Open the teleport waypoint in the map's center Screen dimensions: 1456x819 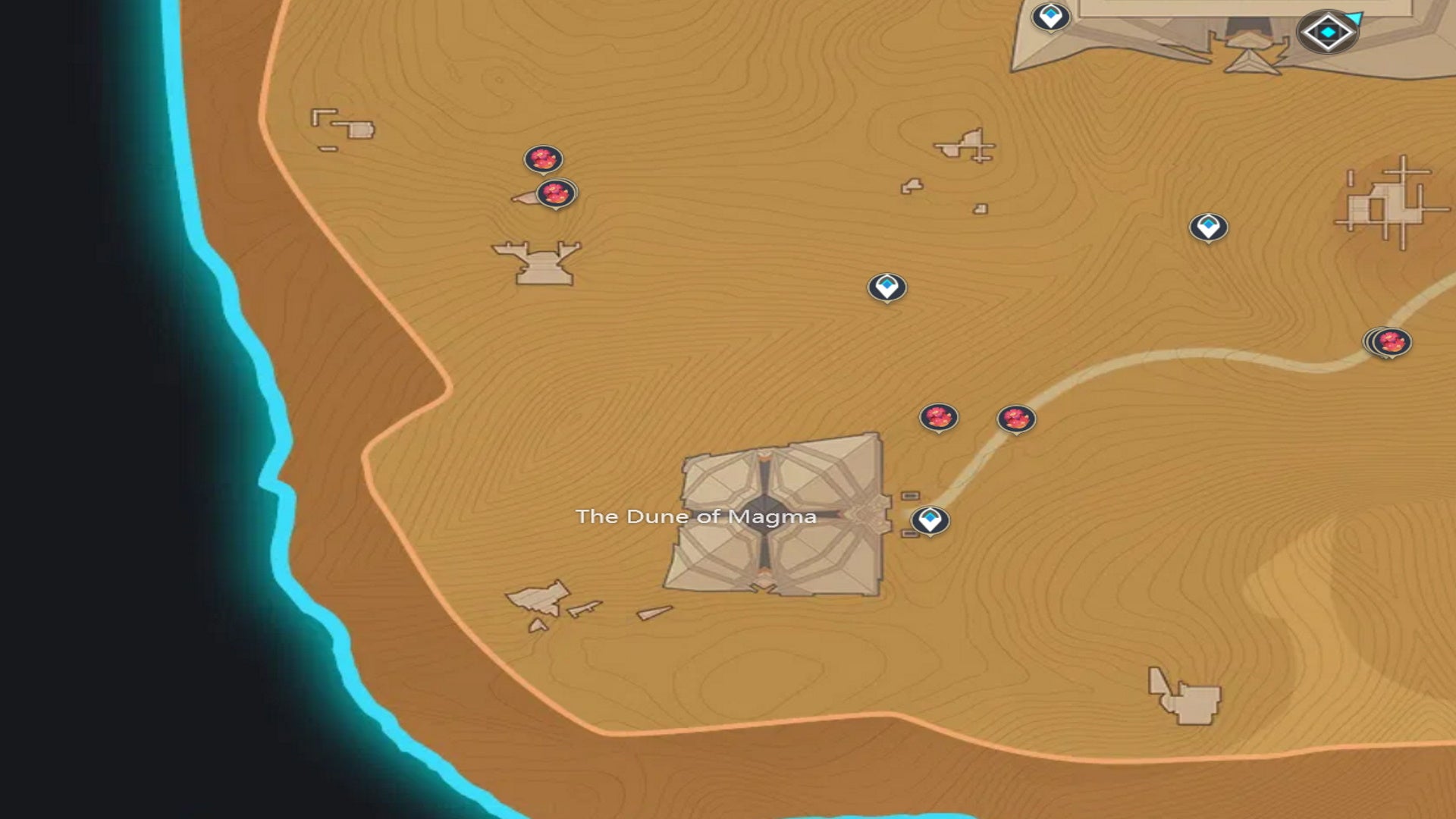coord(888,287)
